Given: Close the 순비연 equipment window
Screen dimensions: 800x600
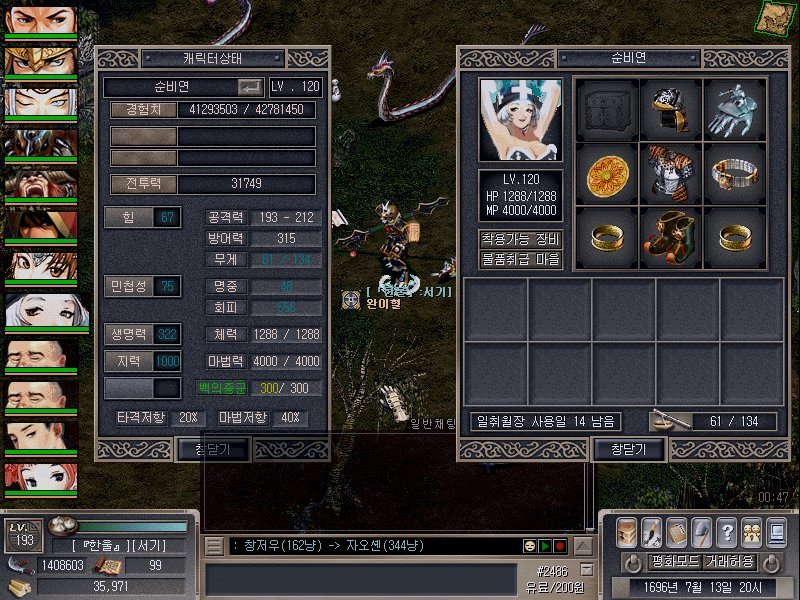Looking at the screenshot, I should point(628,449).
